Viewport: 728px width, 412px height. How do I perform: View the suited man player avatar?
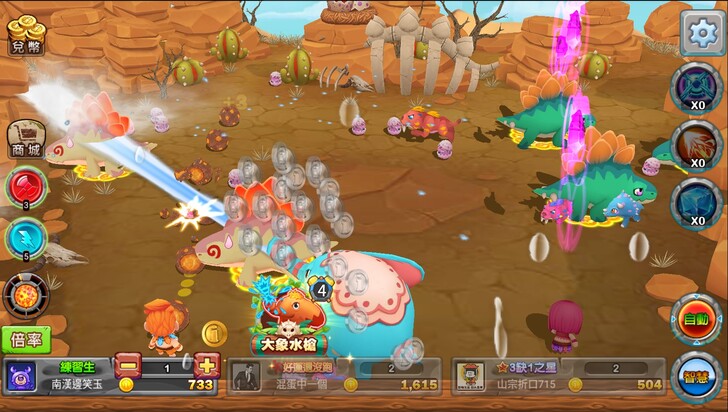pos(246,376)
